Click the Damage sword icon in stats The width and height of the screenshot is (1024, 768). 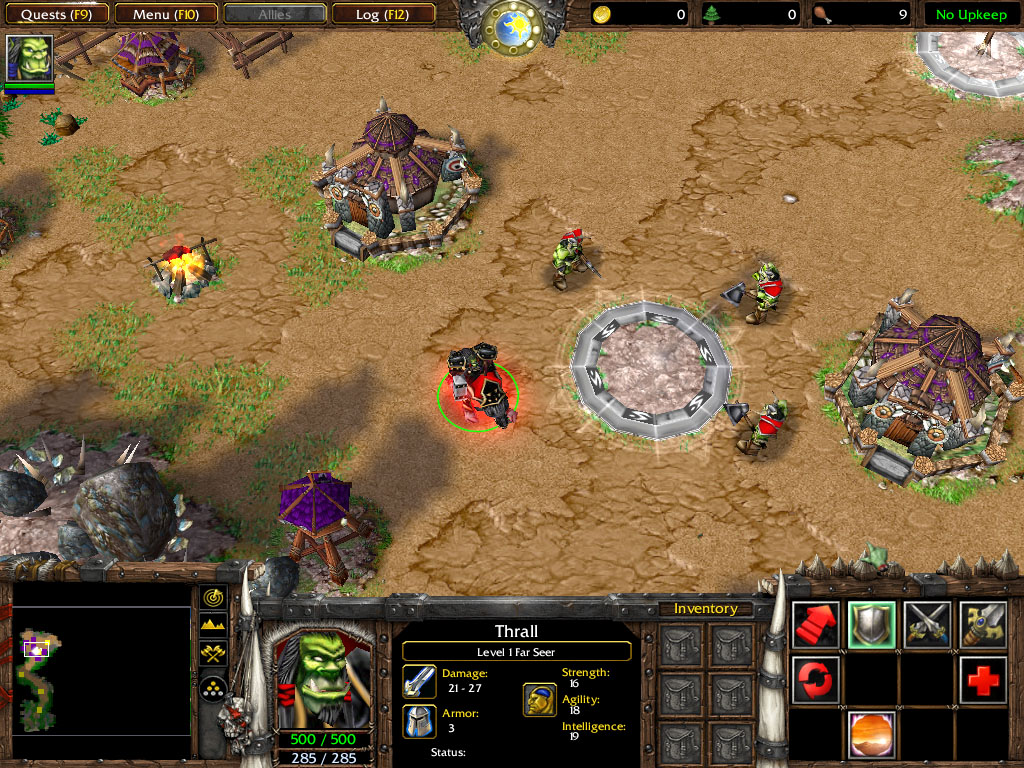(419, 680)
